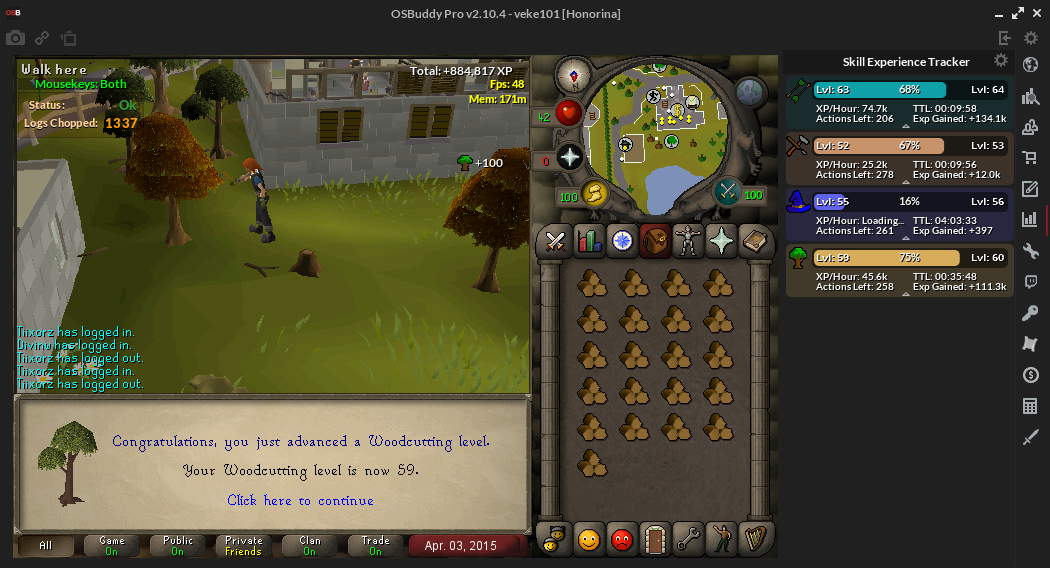Open the world map globe button
This screenshot has height=568, width=1050.
[x=751, y=93]
